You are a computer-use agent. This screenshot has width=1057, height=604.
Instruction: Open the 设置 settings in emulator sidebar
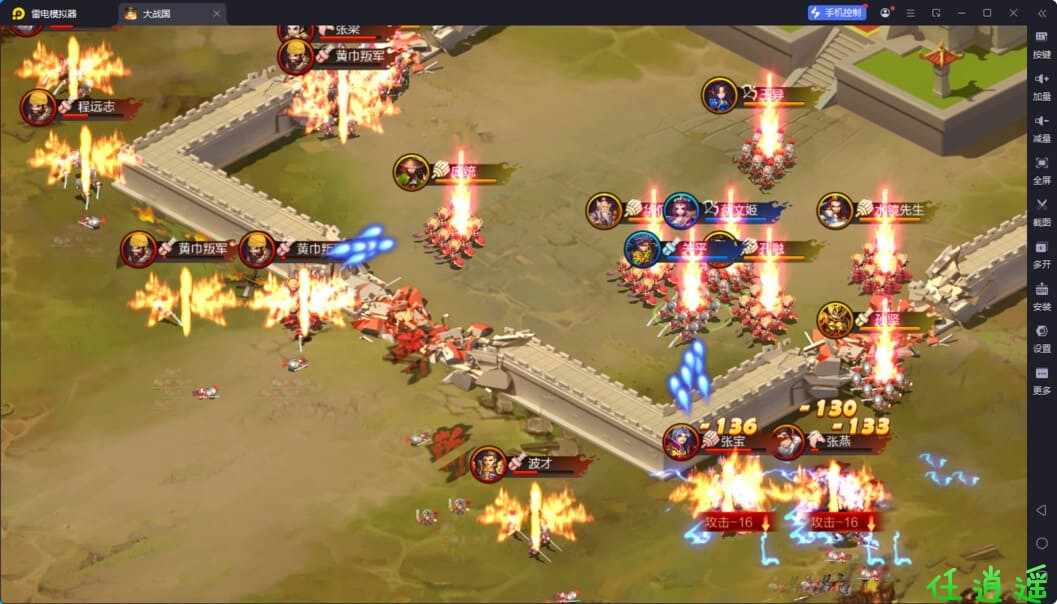coord(1041,337)
